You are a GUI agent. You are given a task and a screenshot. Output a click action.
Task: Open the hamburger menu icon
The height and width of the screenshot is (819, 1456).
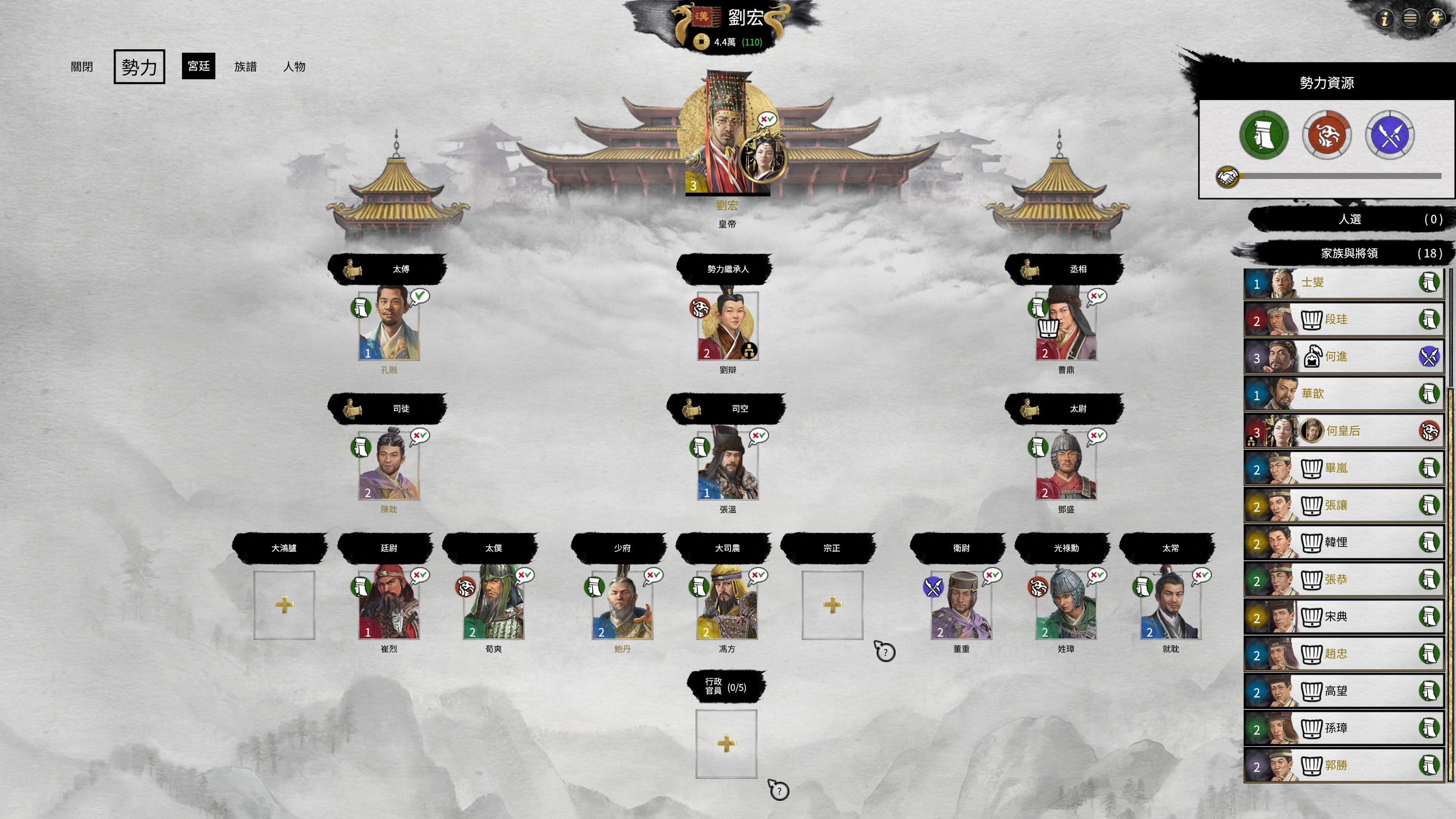click(1410, 19)
